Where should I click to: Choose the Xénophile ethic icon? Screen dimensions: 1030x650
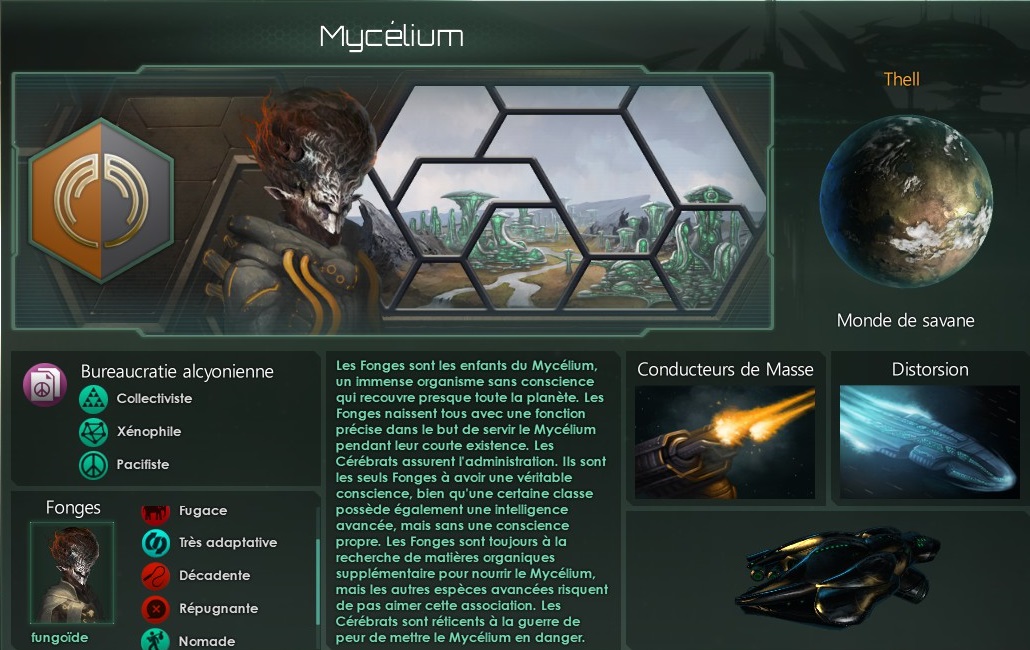(93, 432)
